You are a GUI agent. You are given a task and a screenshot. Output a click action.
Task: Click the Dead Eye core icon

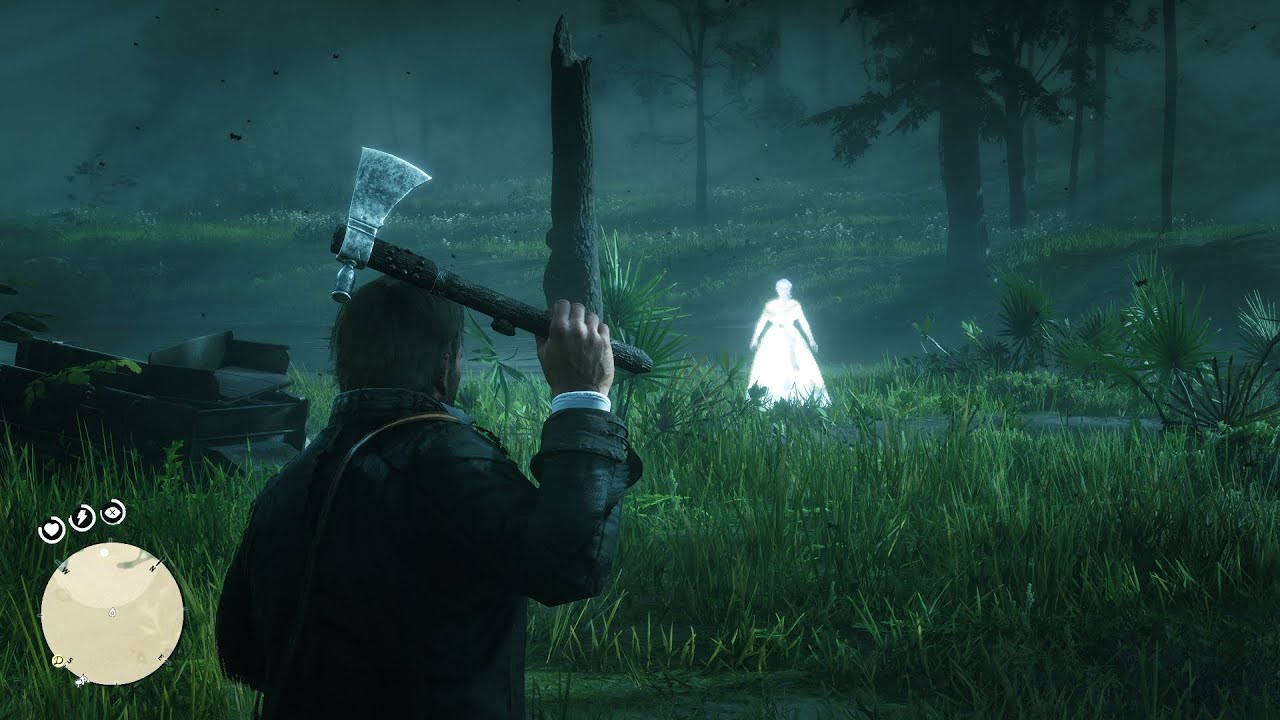(113, 512)
